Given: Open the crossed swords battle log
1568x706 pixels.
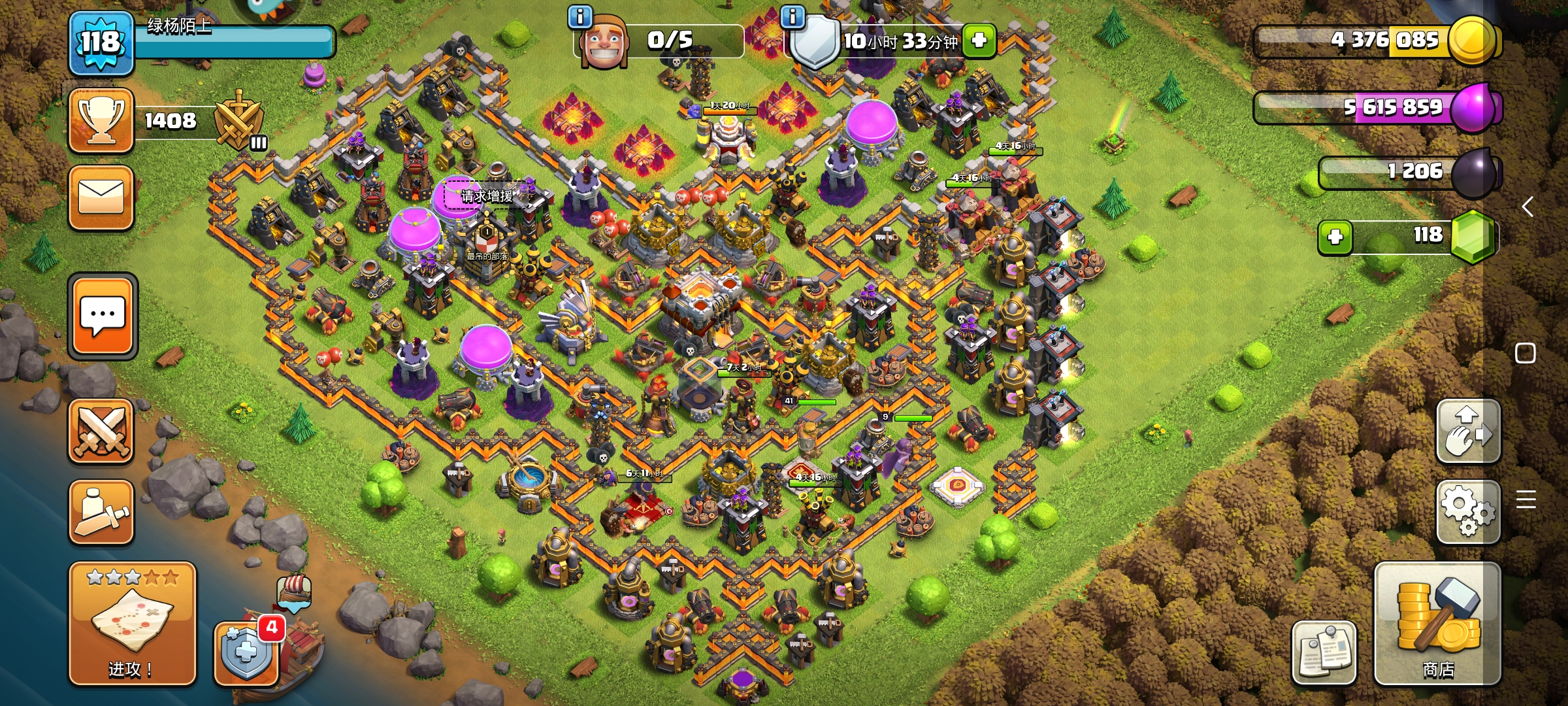Looking at the screenshot, I should (x=101, y=431).
